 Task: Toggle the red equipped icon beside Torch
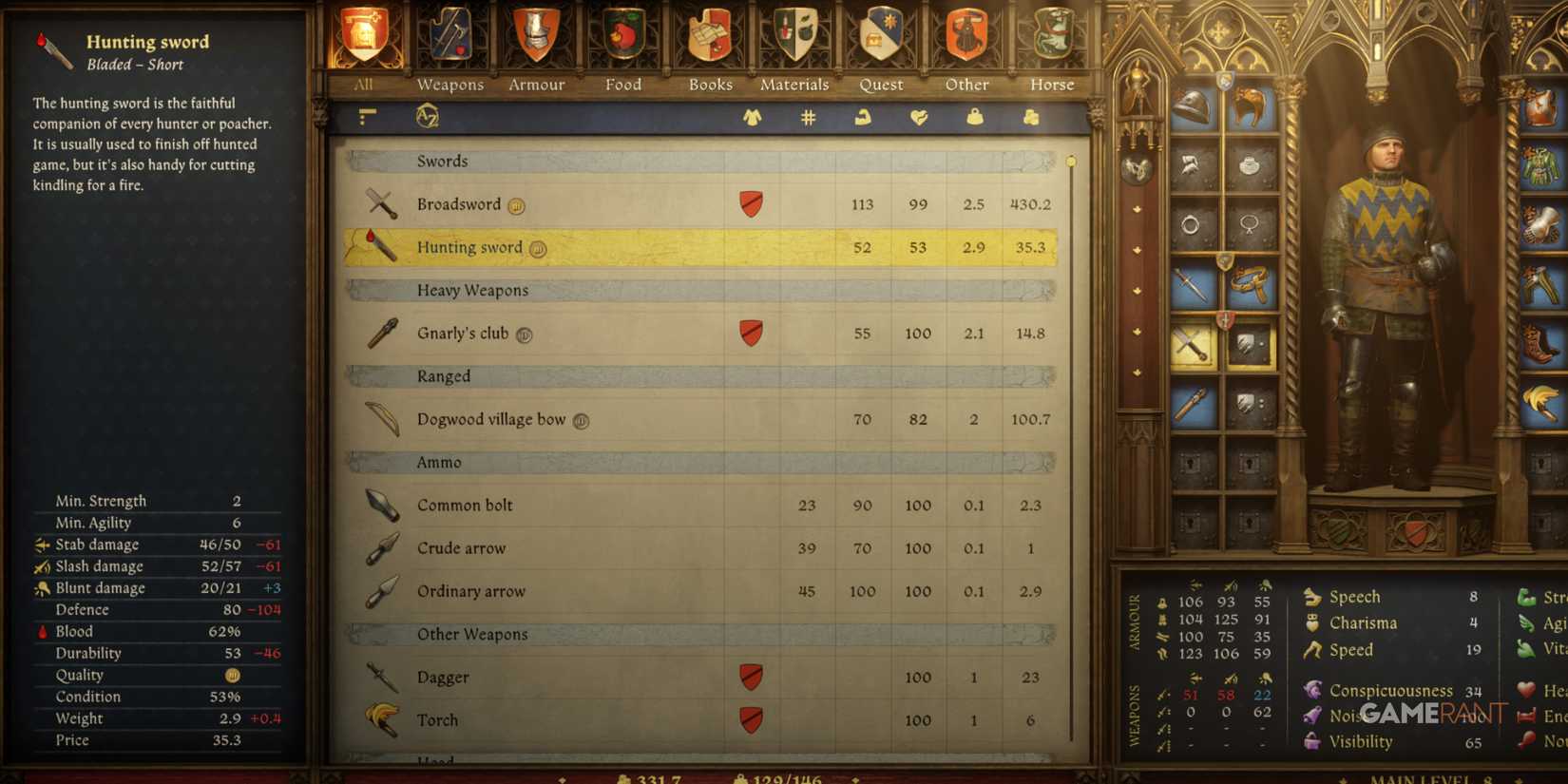[750, 719]
